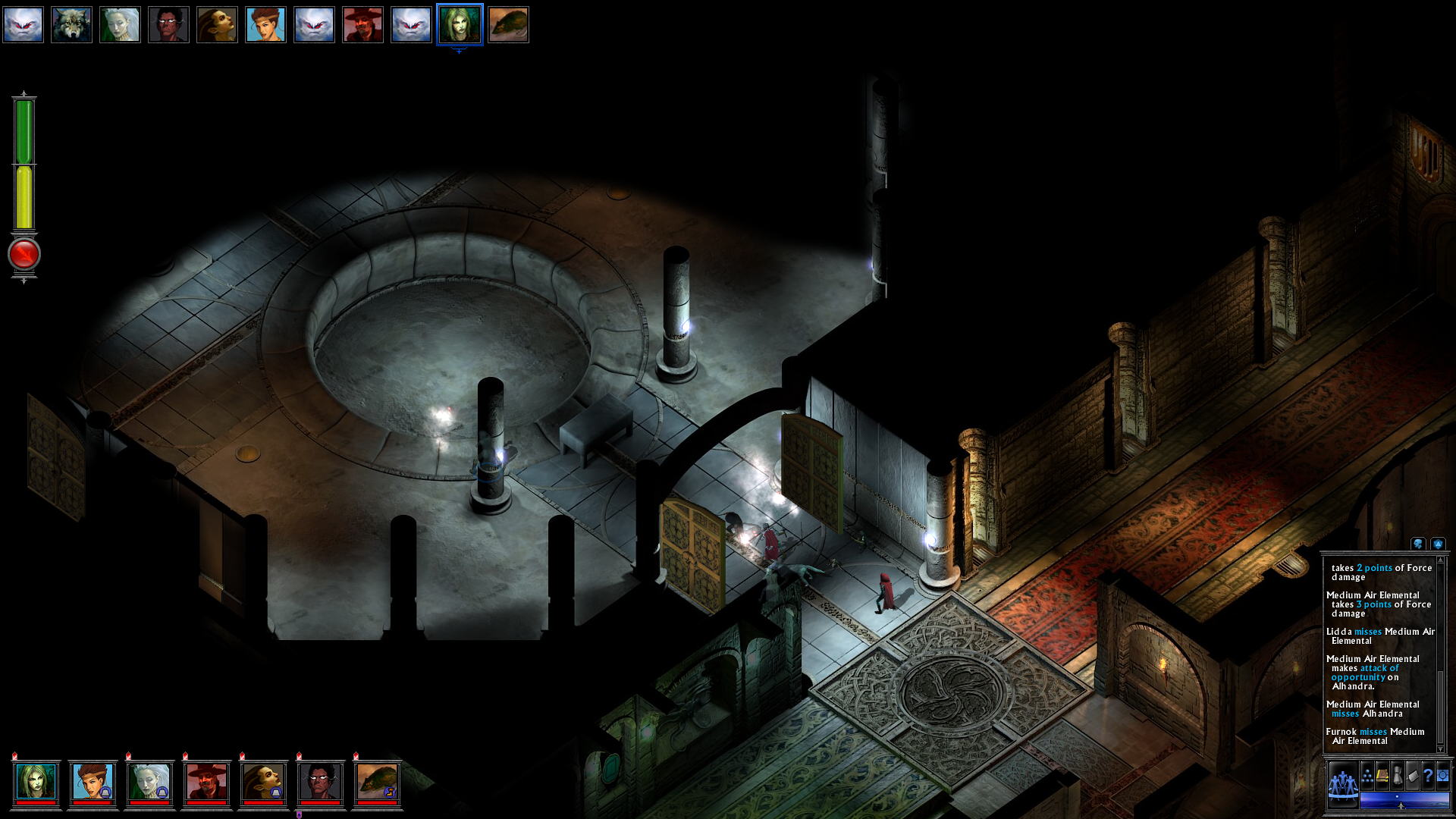
Task: Click the red candle marker above the first portrait
Action: tap(14, 755)
